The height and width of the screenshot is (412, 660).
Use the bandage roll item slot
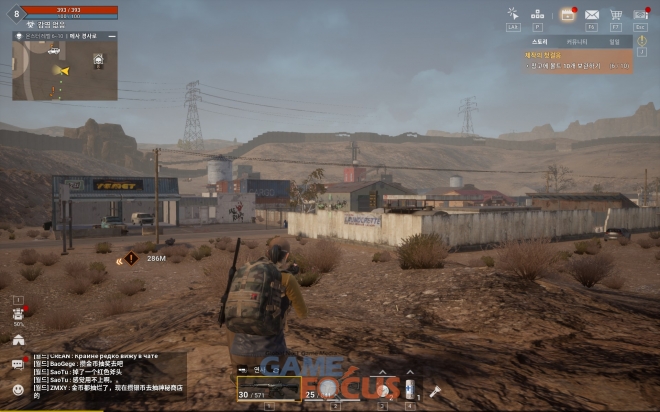click(x=384, y=389)
